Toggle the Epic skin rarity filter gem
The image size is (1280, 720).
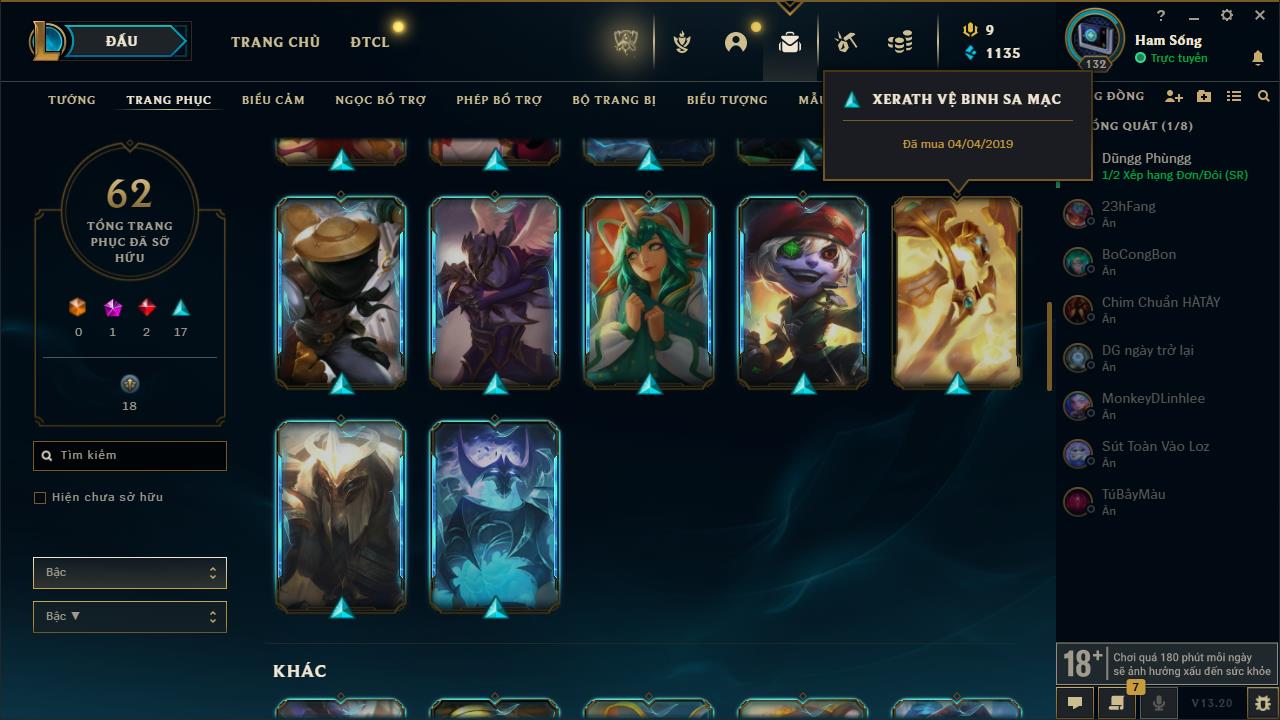click(112, 305)
